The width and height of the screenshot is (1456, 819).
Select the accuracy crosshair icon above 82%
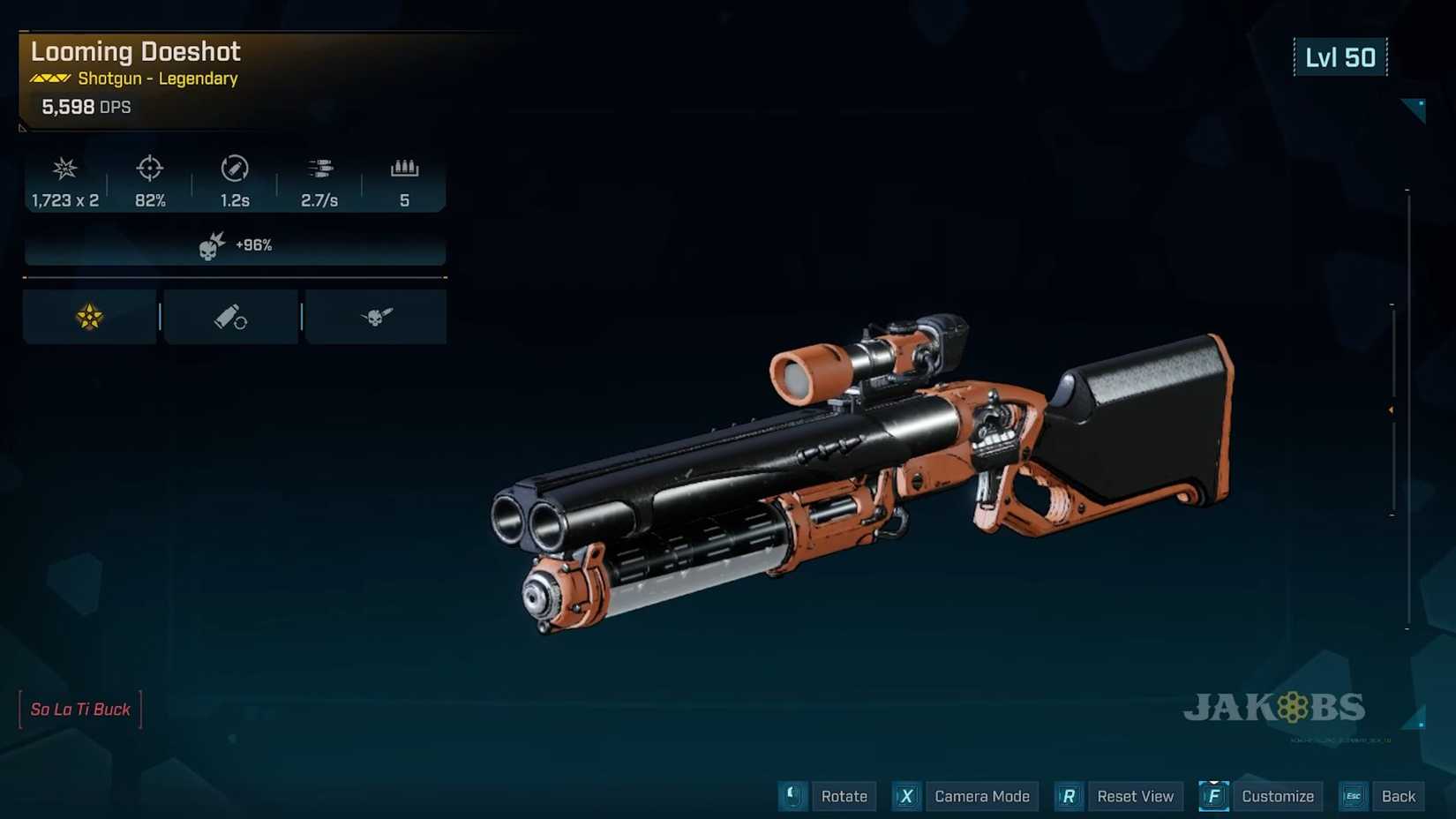click(x=149, y=169)
